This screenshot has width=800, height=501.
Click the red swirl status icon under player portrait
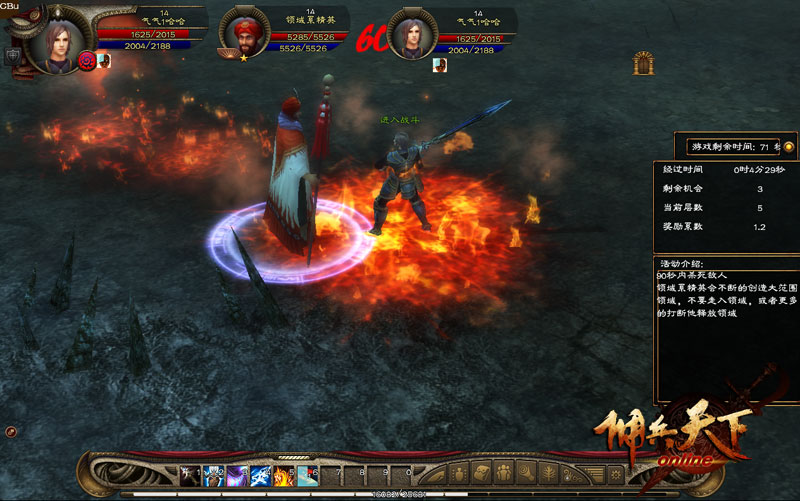pos(86,62)
